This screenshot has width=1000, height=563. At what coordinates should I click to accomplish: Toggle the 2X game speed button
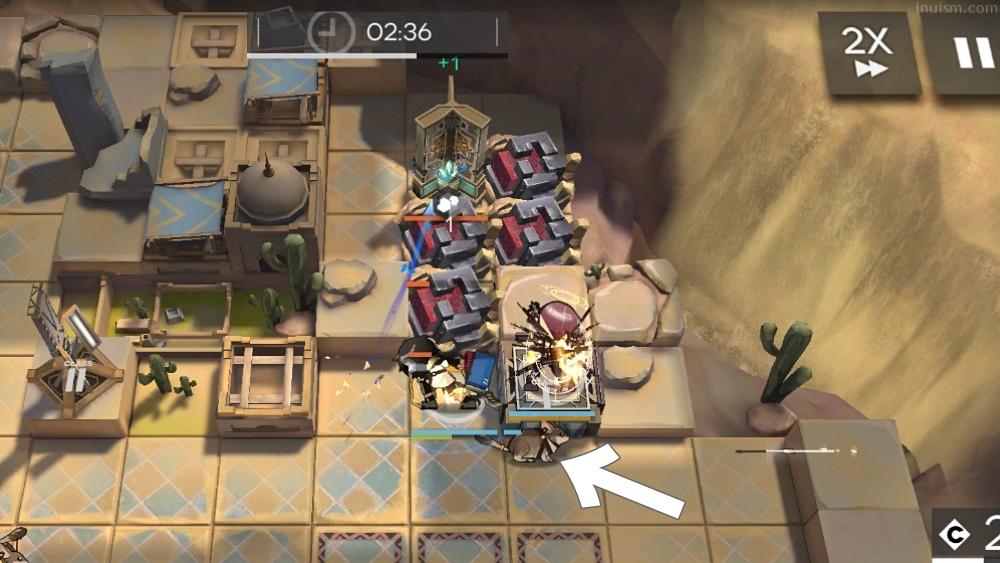(867, 51)
